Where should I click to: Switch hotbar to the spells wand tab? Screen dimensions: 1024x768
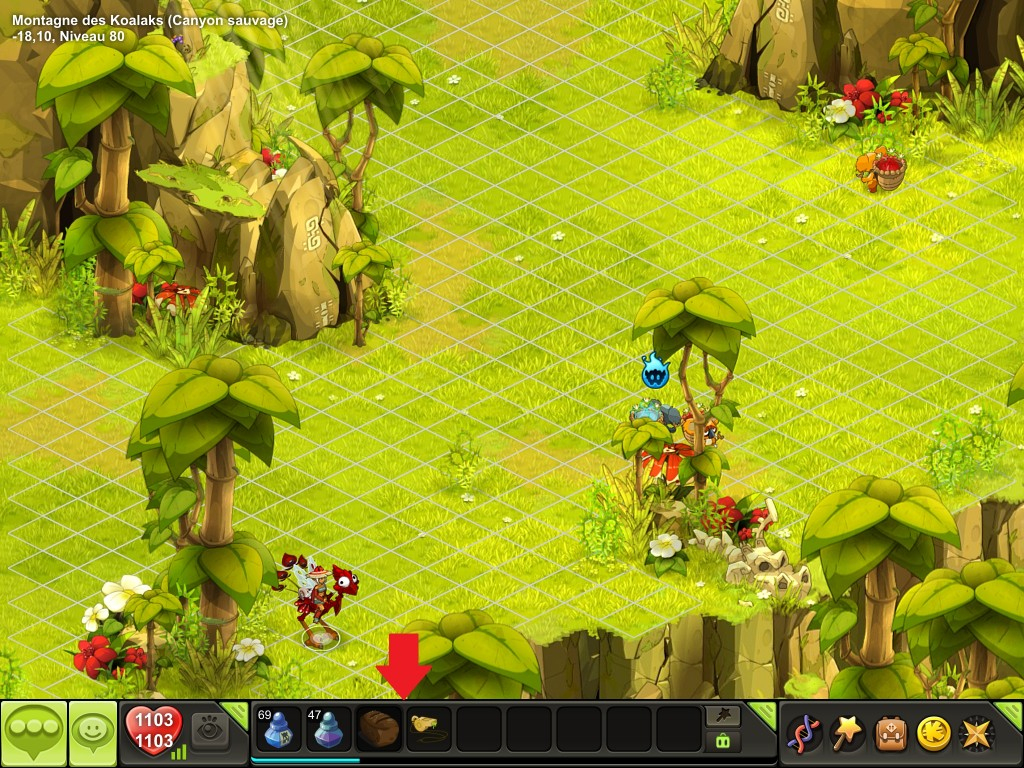(x=723, y=715)
